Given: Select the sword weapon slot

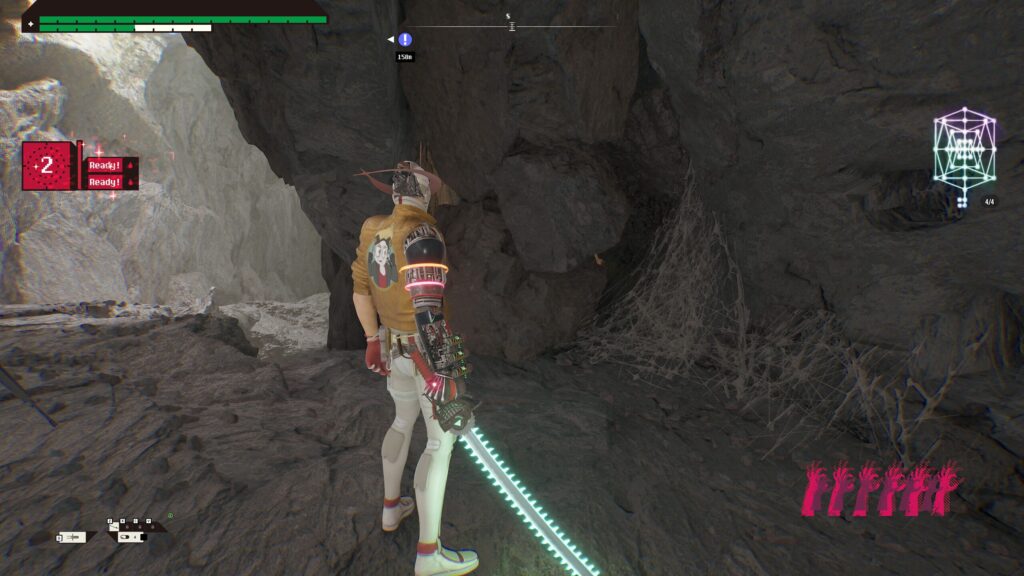Looking at the screenshot, I should [x=76, y=538].
